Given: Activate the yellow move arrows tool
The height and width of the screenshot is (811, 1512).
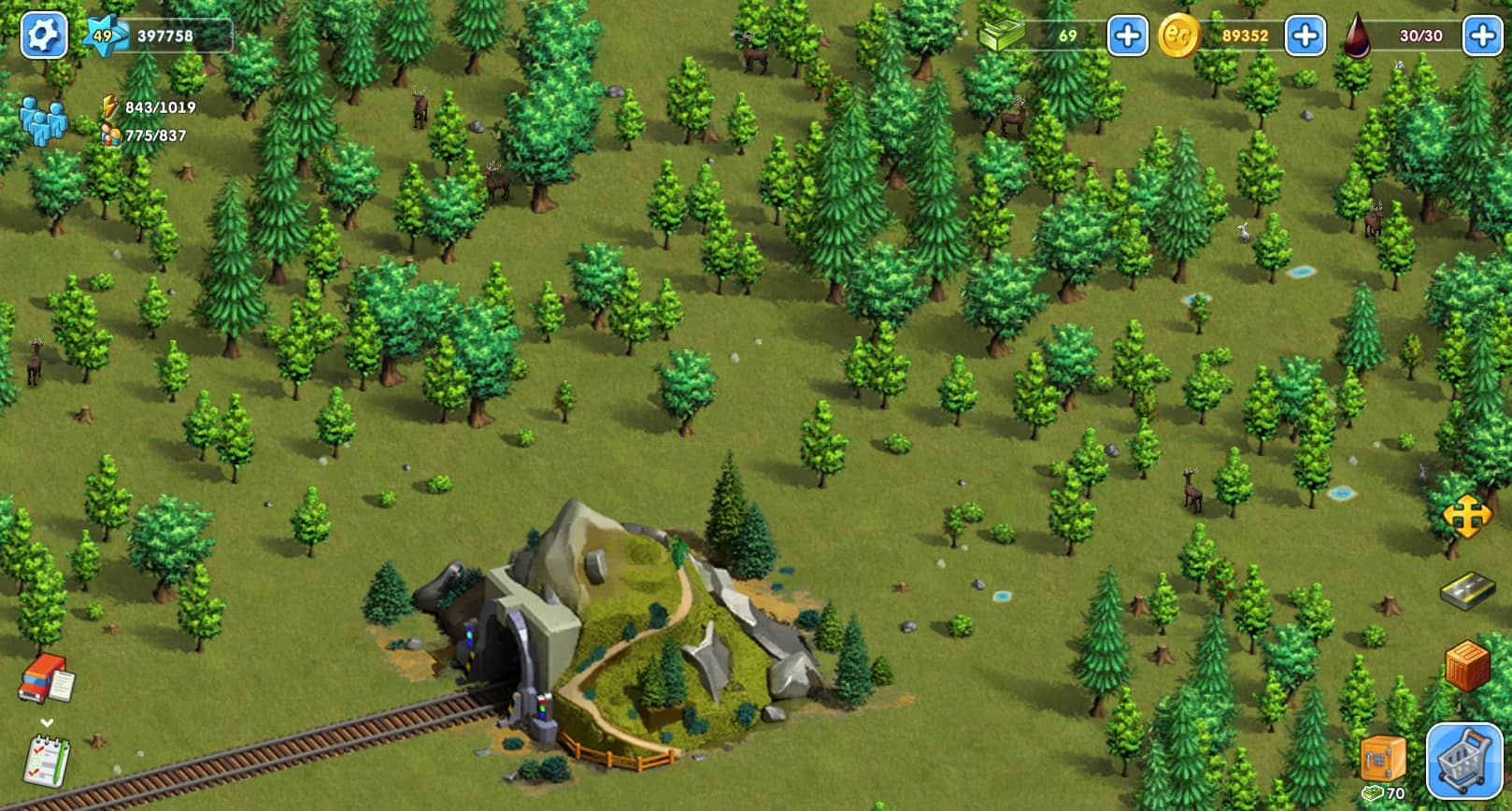Looking at the screenshot, I should 1465,517.
